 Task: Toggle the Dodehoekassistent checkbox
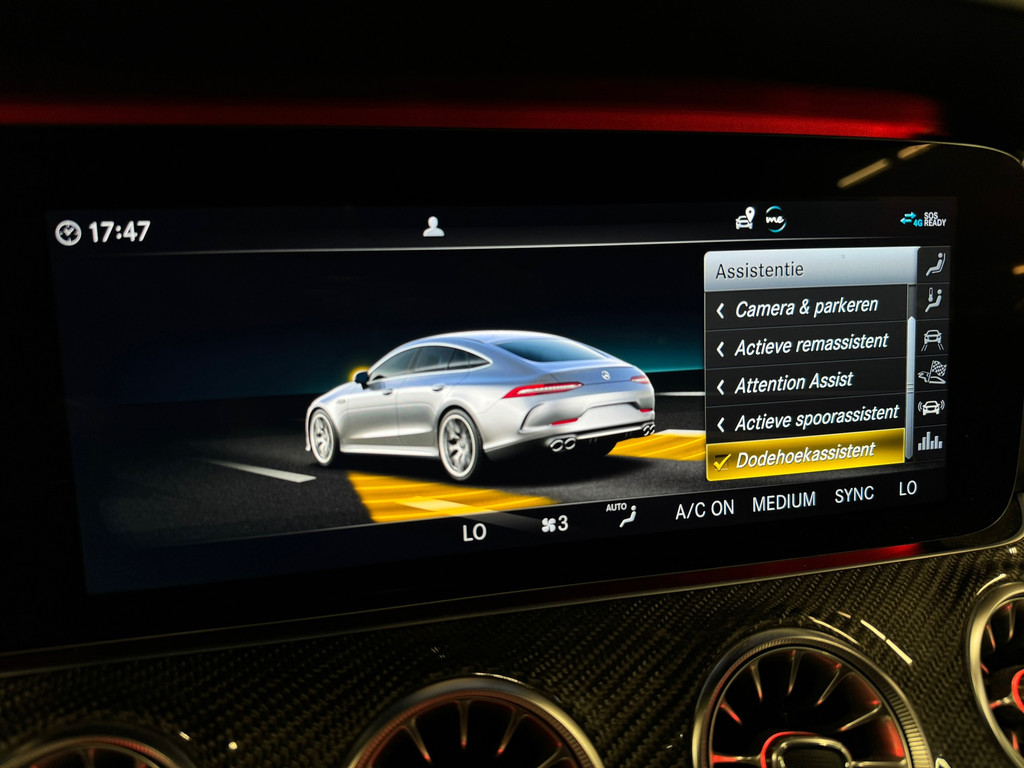tap(720, 461)
